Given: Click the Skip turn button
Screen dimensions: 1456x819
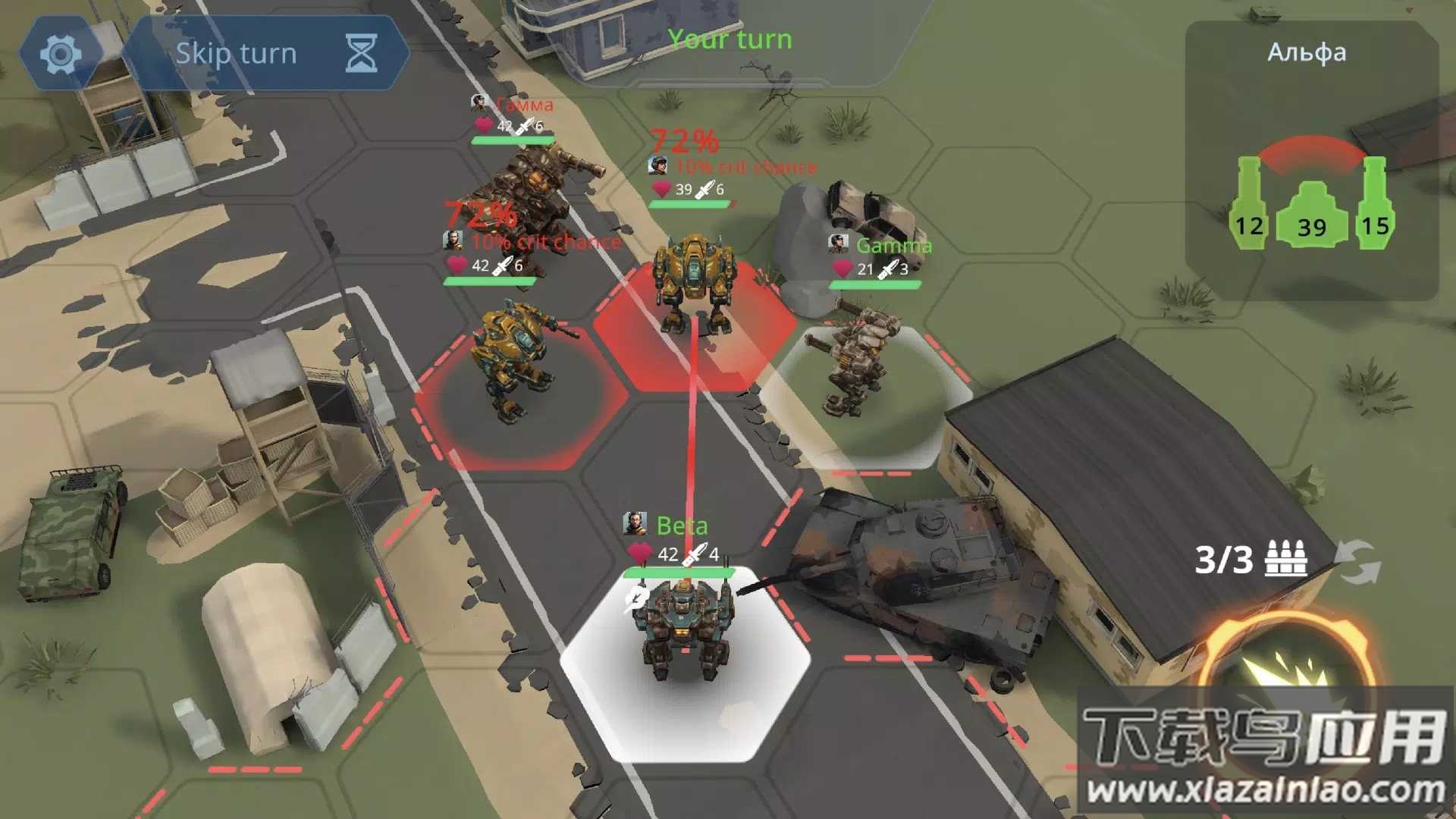Looking at the screenshot, I should tap(265, 54).
